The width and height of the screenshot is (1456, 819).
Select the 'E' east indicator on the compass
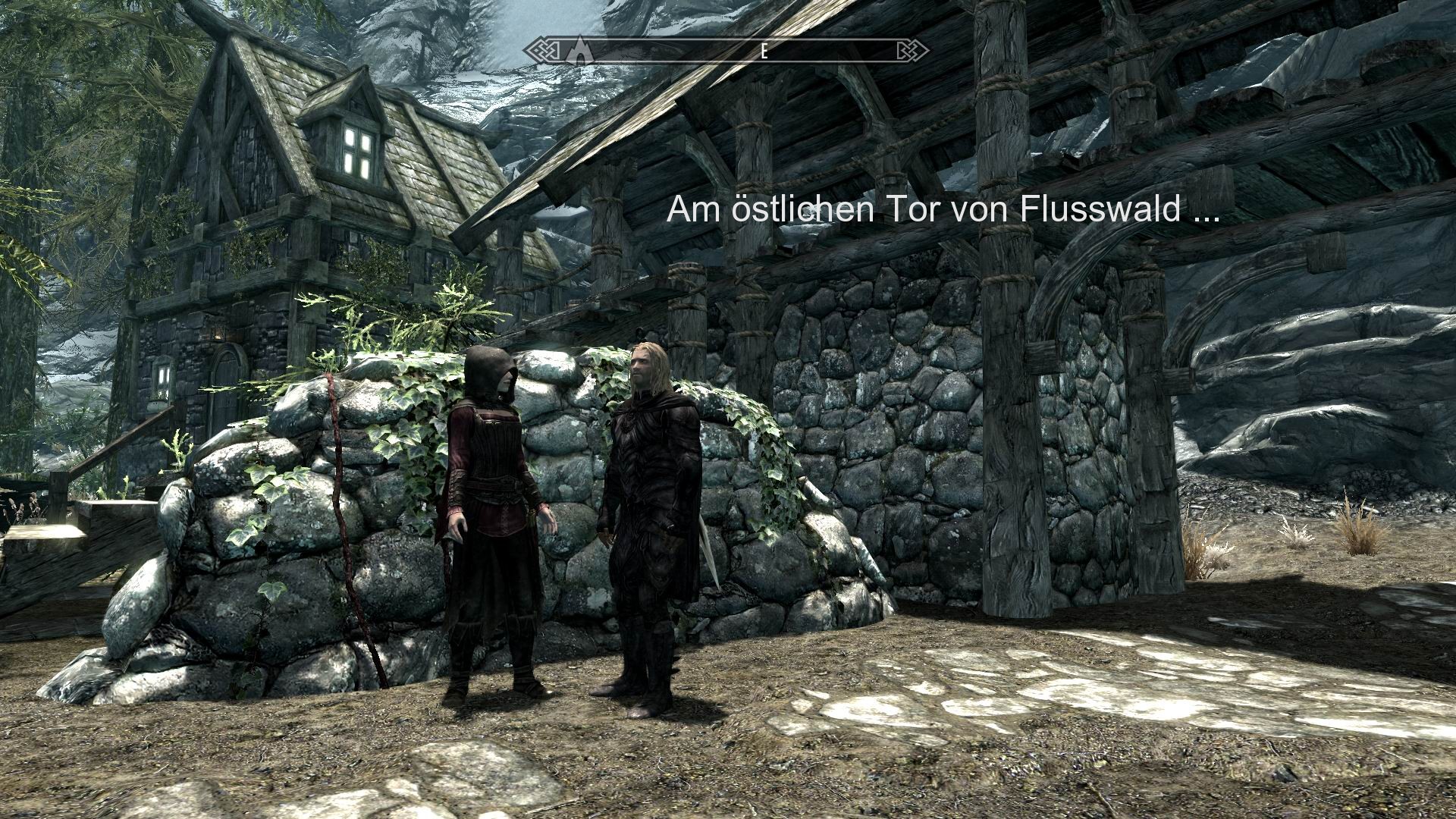pyautogui.click(x=763, y=52)
